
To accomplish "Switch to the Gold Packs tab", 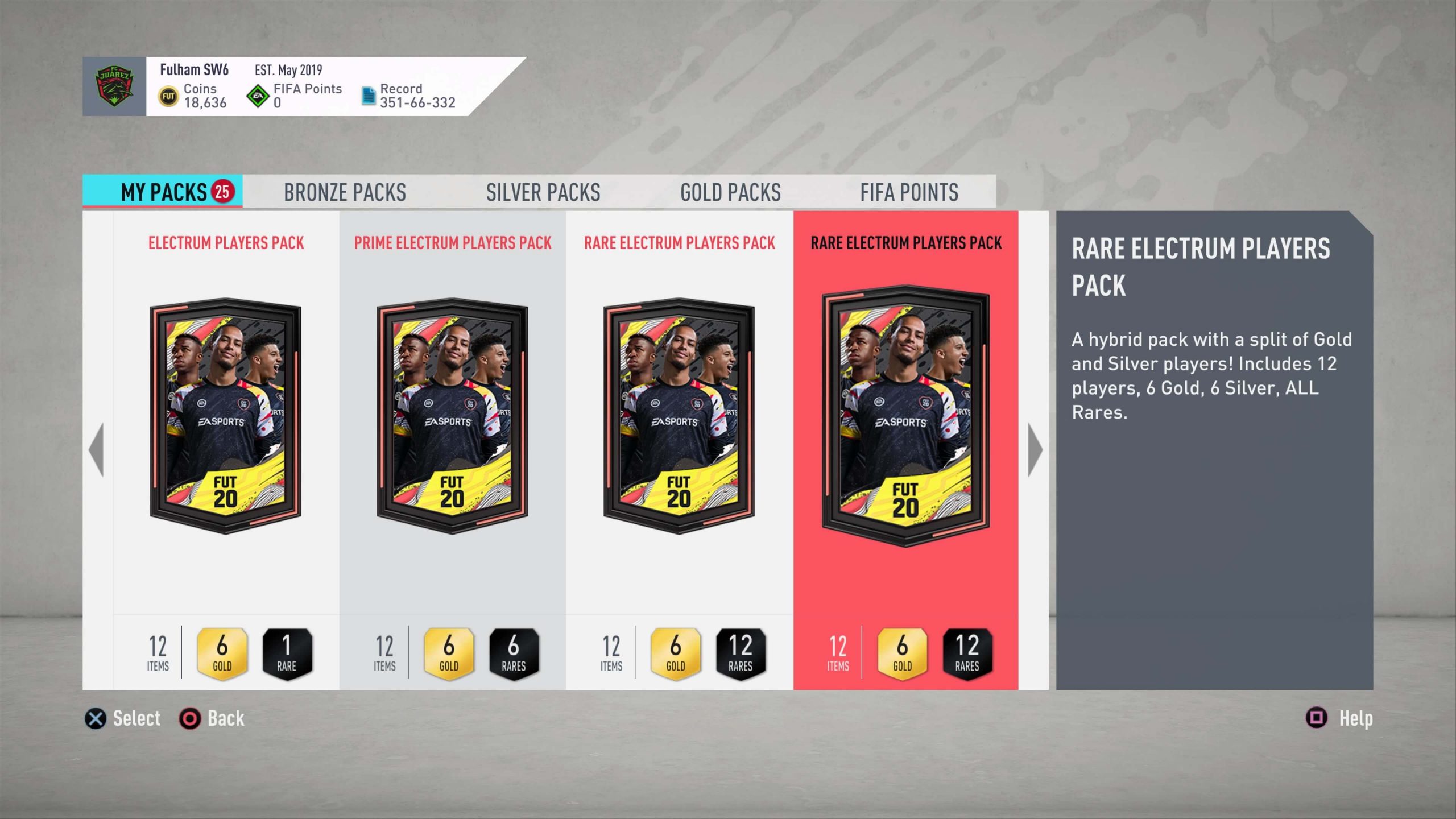I will tap(730, 192).
